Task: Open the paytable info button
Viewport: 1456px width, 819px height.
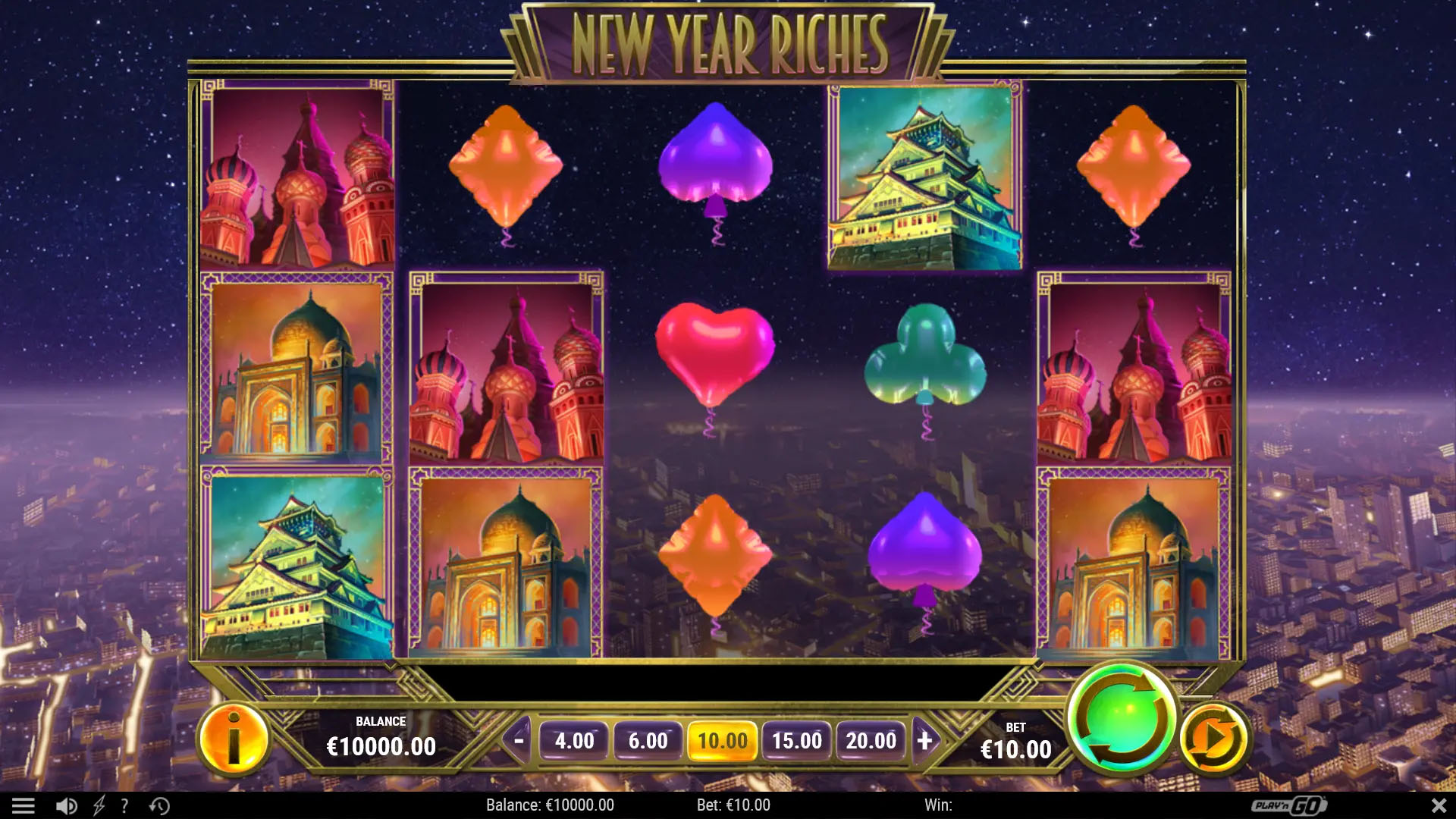Action: coord(234,739)
